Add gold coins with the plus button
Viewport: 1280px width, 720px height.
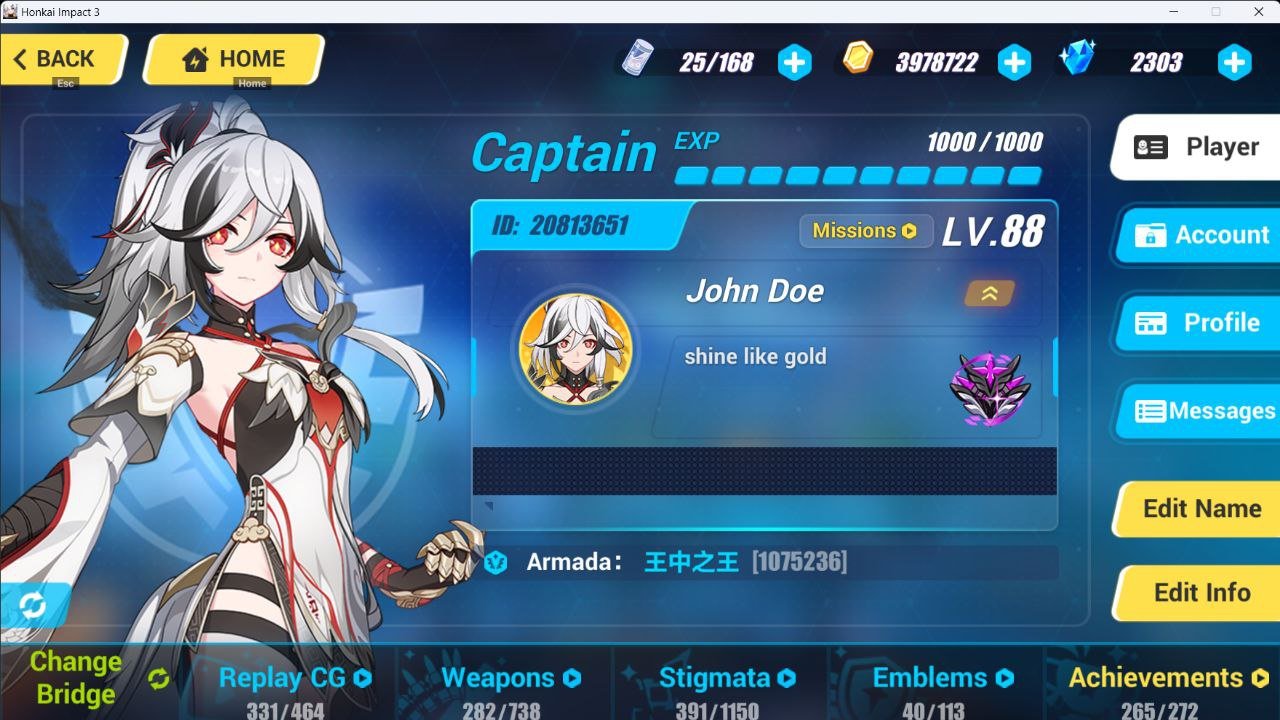(1014, 63)
